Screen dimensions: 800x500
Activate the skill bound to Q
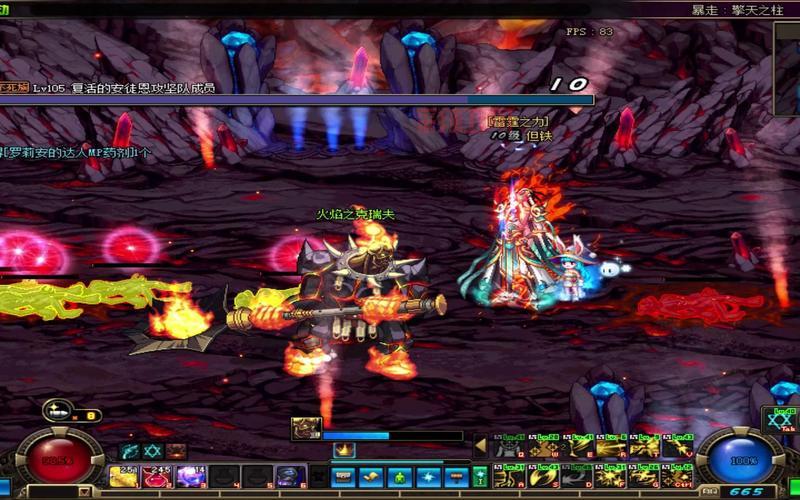click(x=510, y=446)
